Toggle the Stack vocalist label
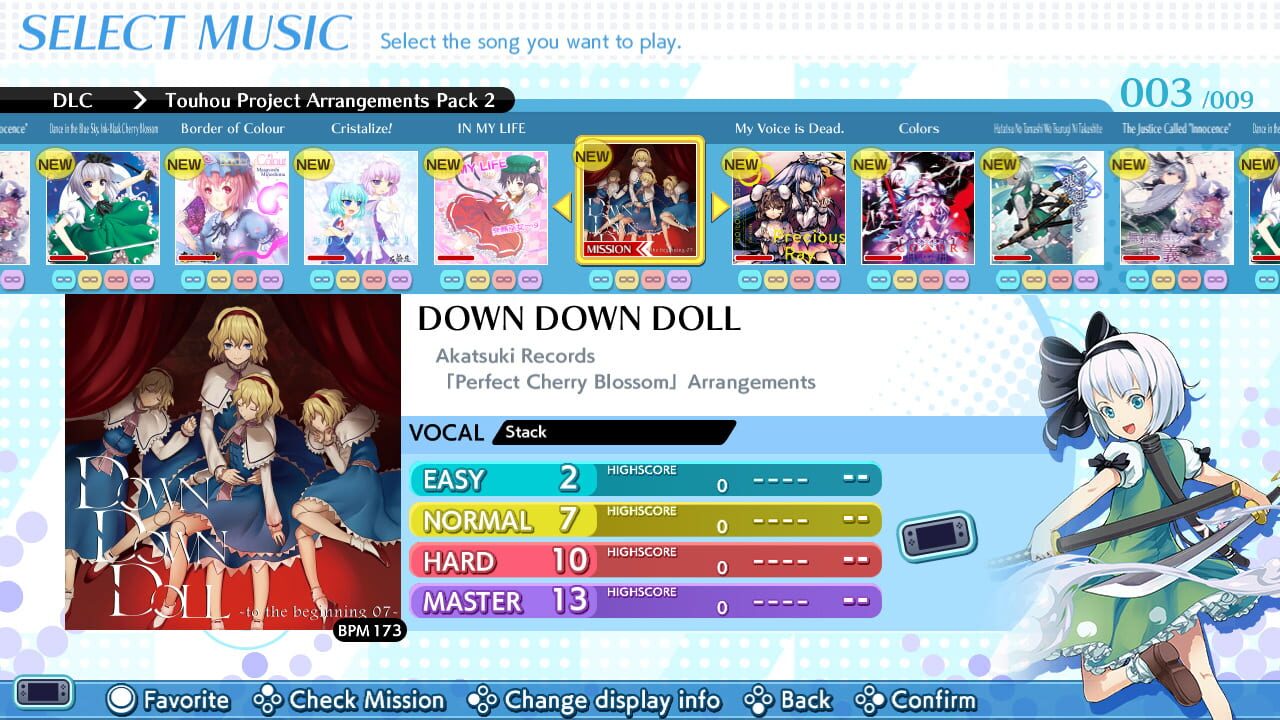Screen dimensions: 1280x720 coord(525,432)
